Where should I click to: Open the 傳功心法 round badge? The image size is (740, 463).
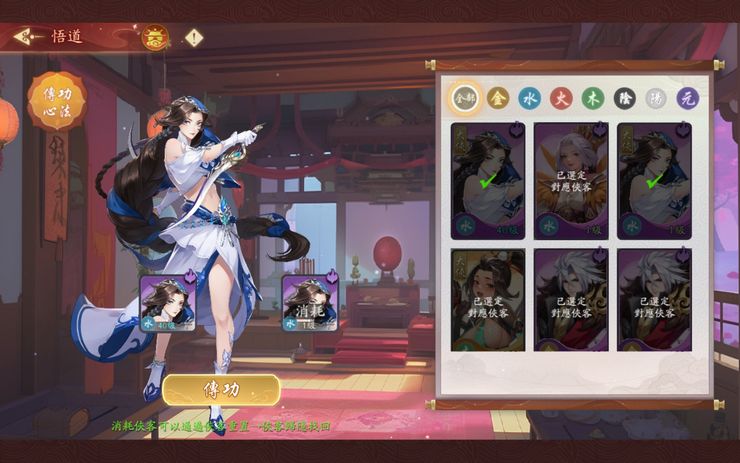[x=56, y=101]
